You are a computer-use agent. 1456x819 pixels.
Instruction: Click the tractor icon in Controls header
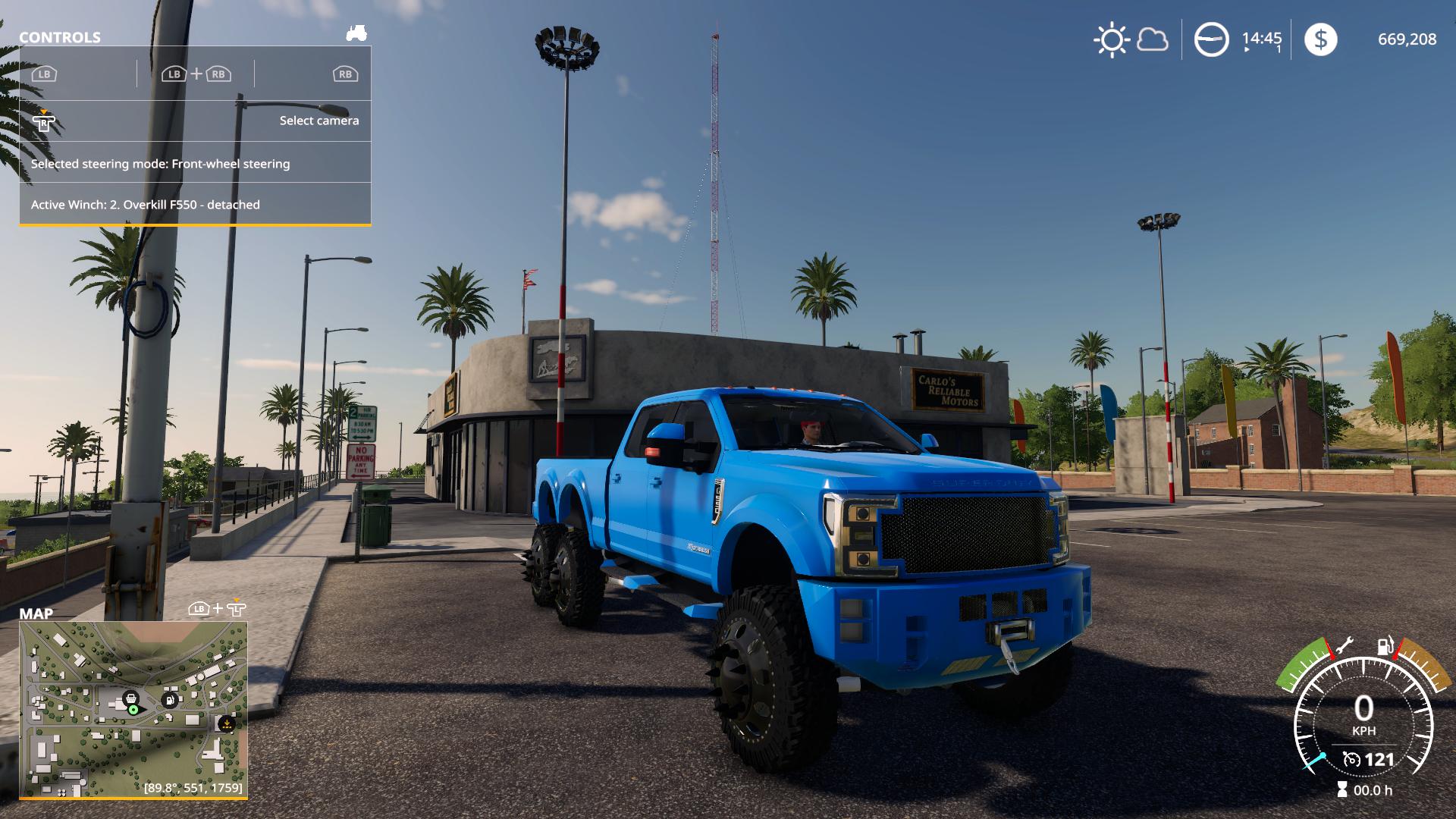(x=356, y=33)
